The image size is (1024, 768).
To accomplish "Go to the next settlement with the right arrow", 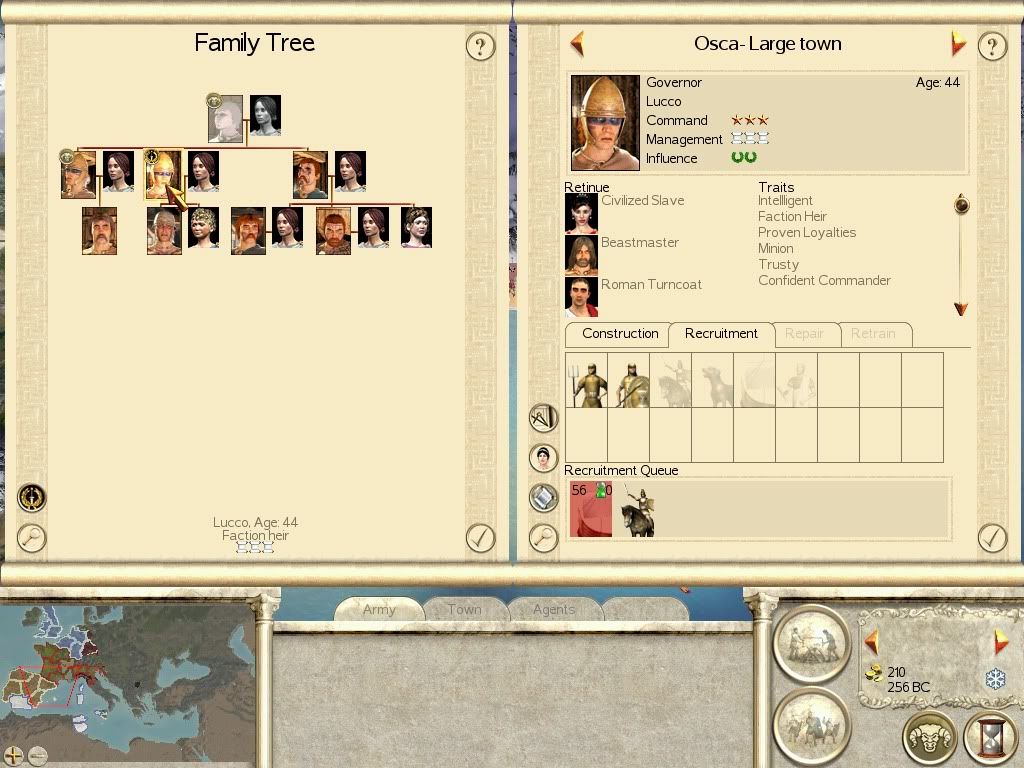I will tap(958, 44).
